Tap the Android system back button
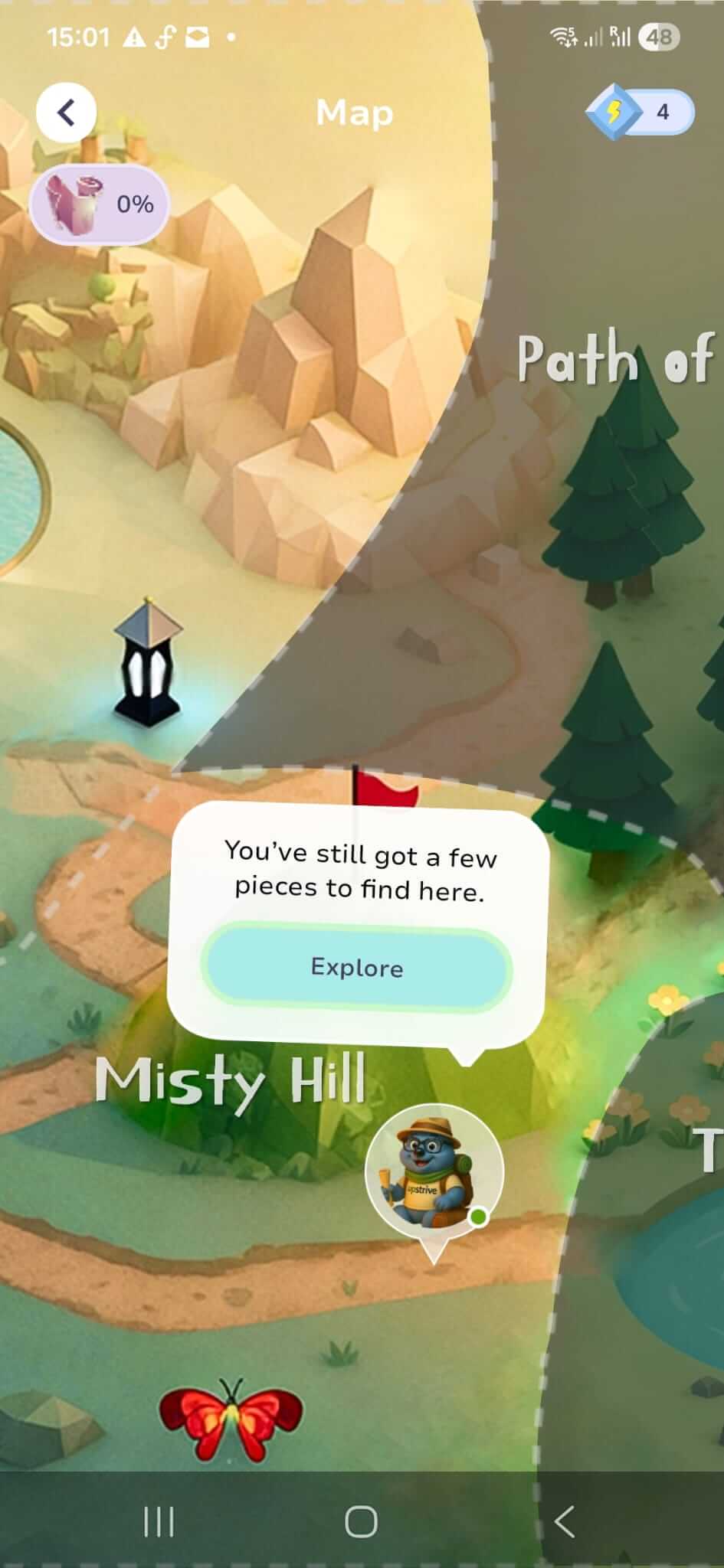This screenshot has width=724, height=1568. pyautogui.click(x=565, y=1521)
